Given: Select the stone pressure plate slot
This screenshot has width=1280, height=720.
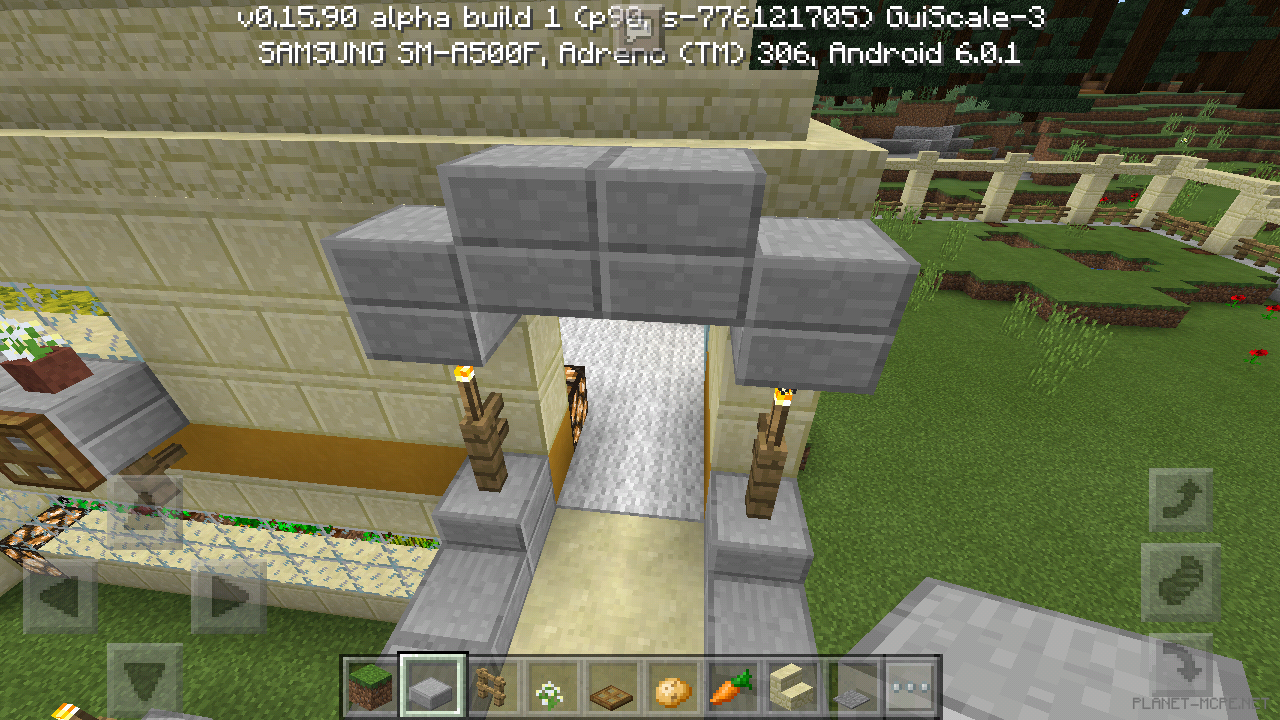Looking at the screenshot, I should click(852, 688).
